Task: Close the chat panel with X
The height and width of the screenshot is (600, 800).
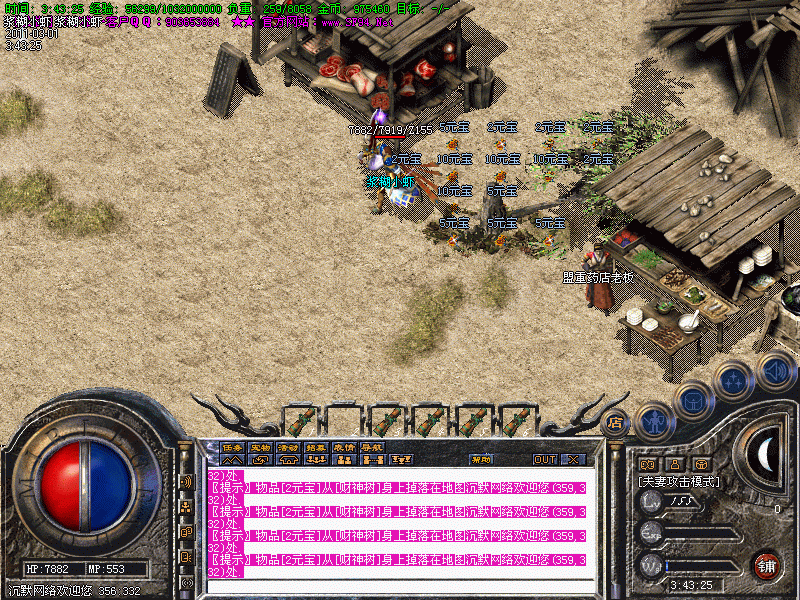Action: [x=573, y=460]
